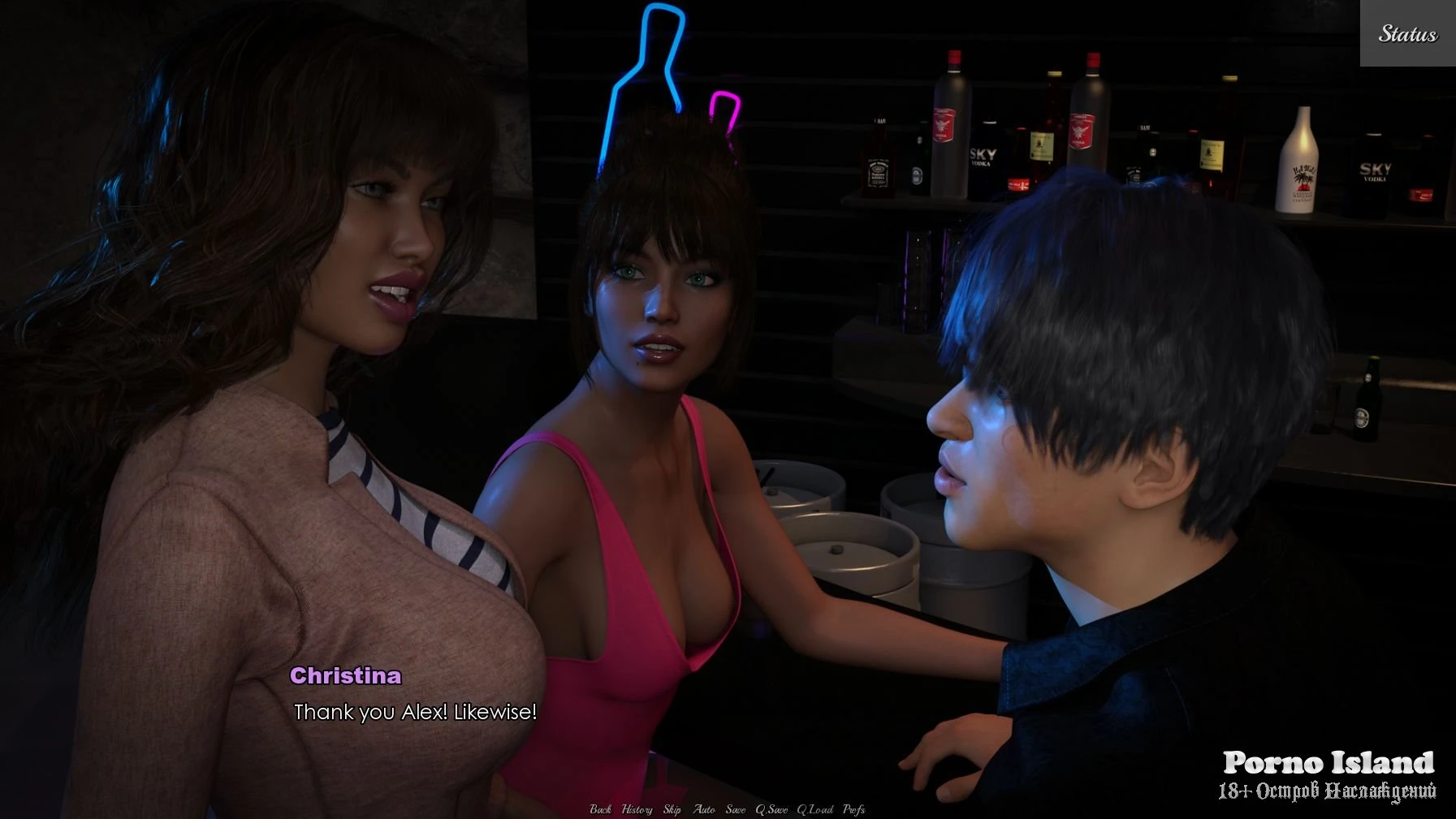Open the Prefs settings menu
This screenshot has width=1456, height=819.
(x=853, y=809)
